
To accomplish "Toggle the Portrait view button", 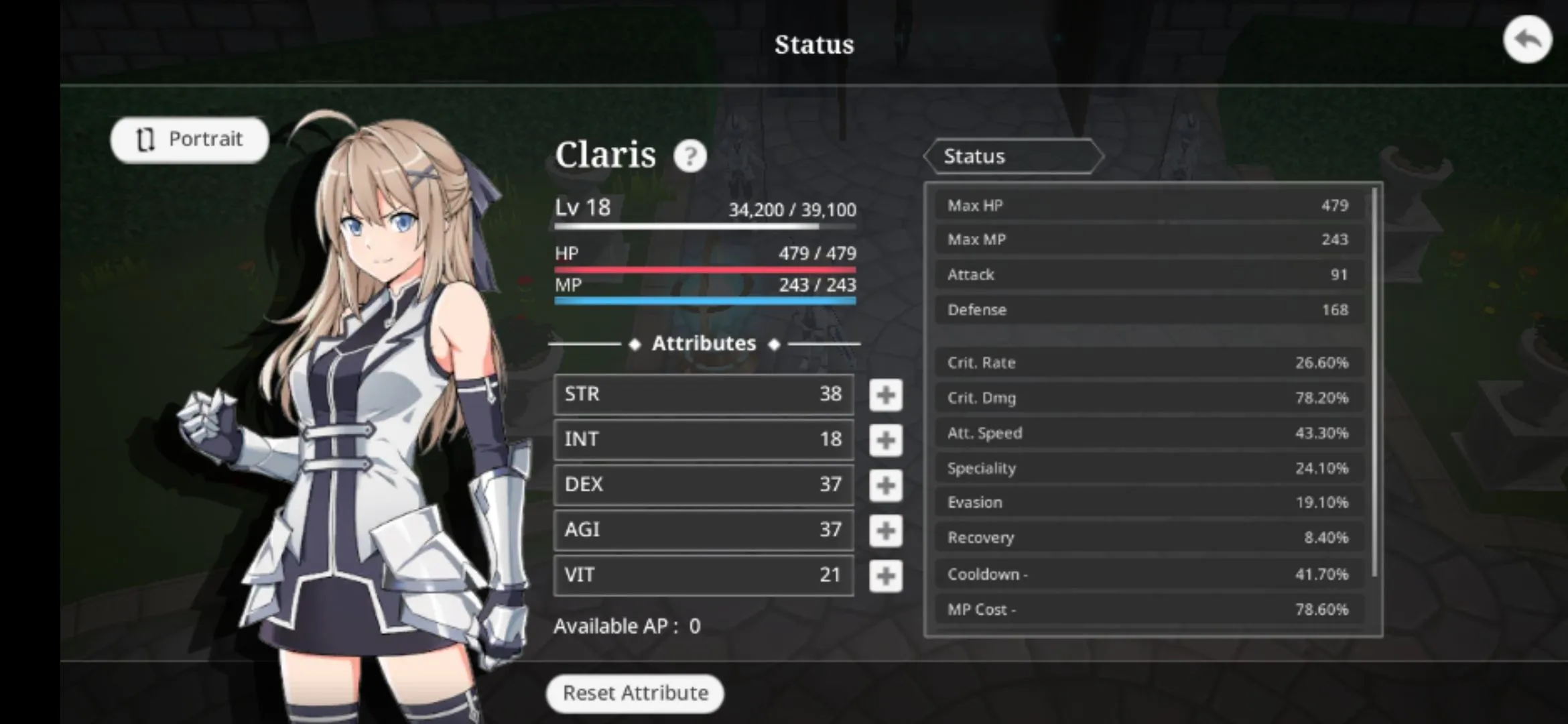I will tap(190, 139).
